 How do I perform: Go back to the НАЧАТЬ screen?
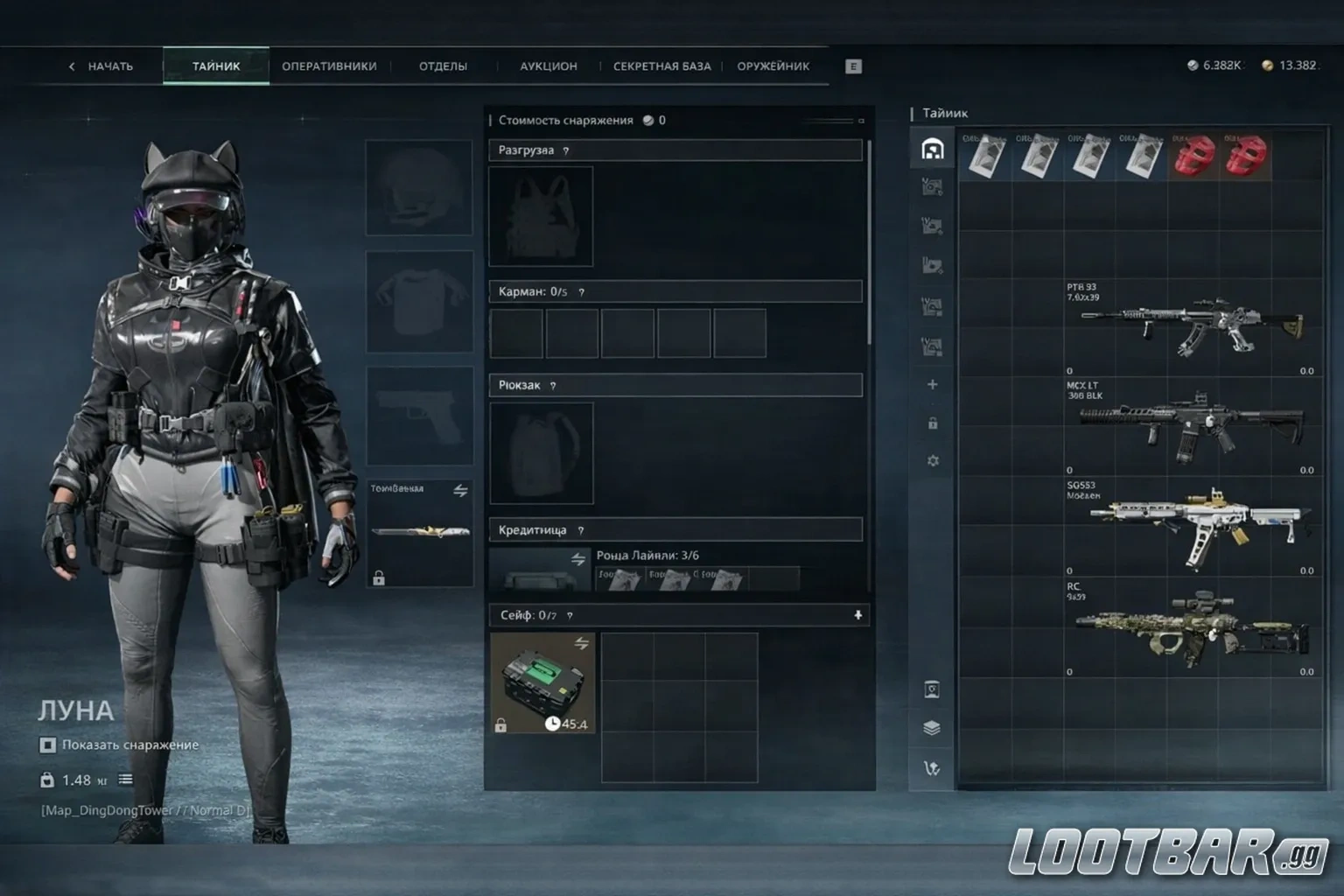[101, 66]
